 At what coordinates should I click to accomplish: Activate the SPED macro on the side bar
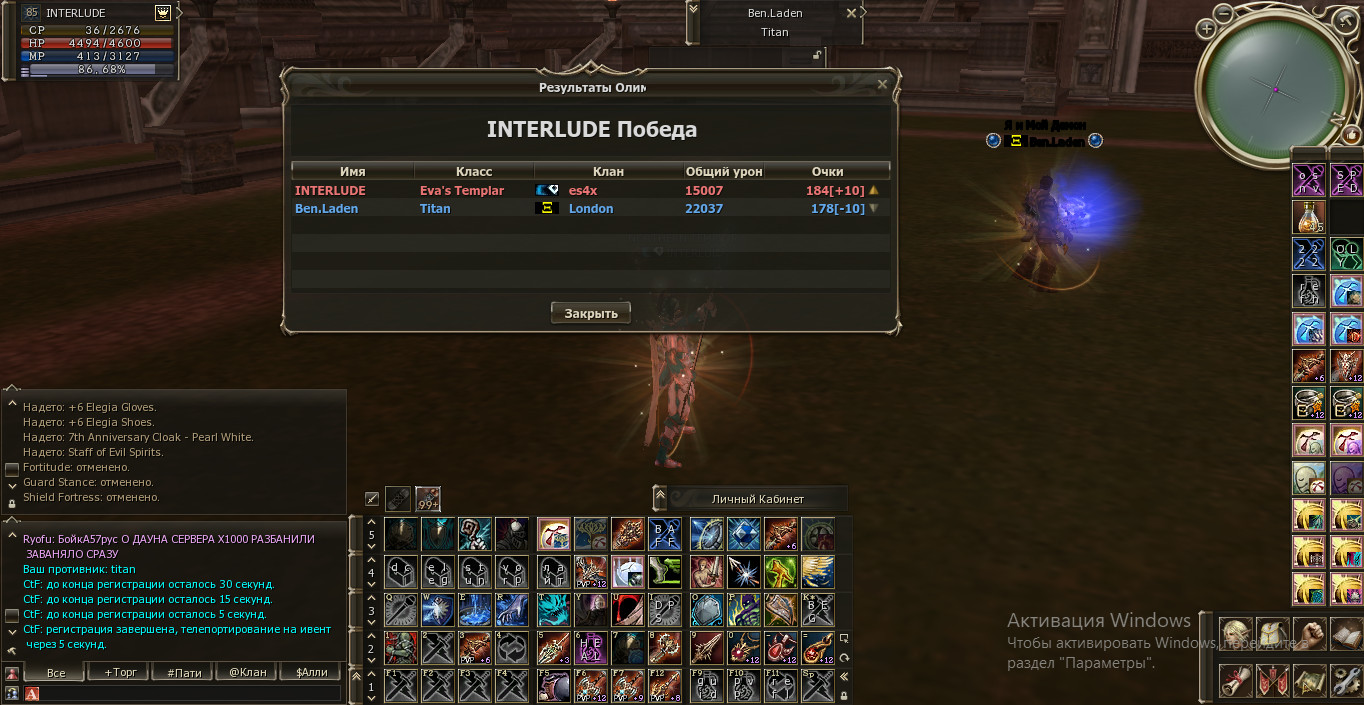pyautogui.click(x=1345, y=181)
